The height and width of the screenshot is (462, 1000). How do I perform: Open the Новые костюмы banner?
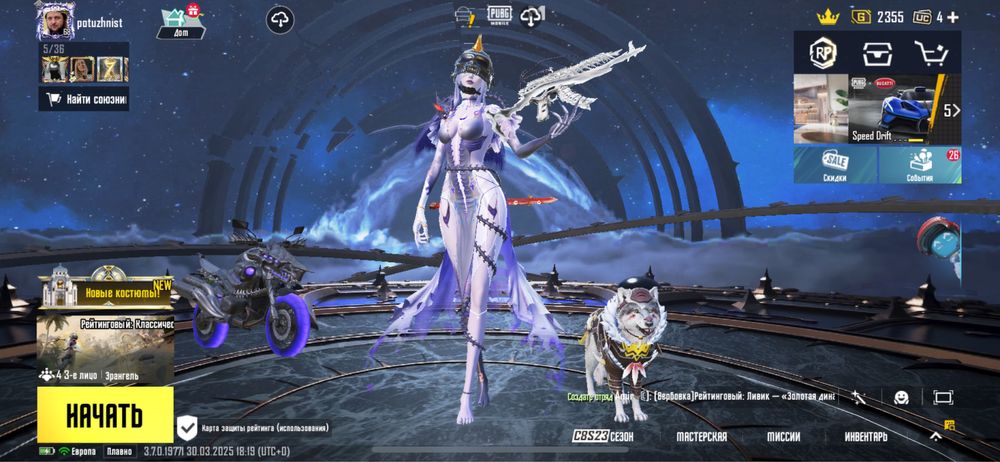106,292
